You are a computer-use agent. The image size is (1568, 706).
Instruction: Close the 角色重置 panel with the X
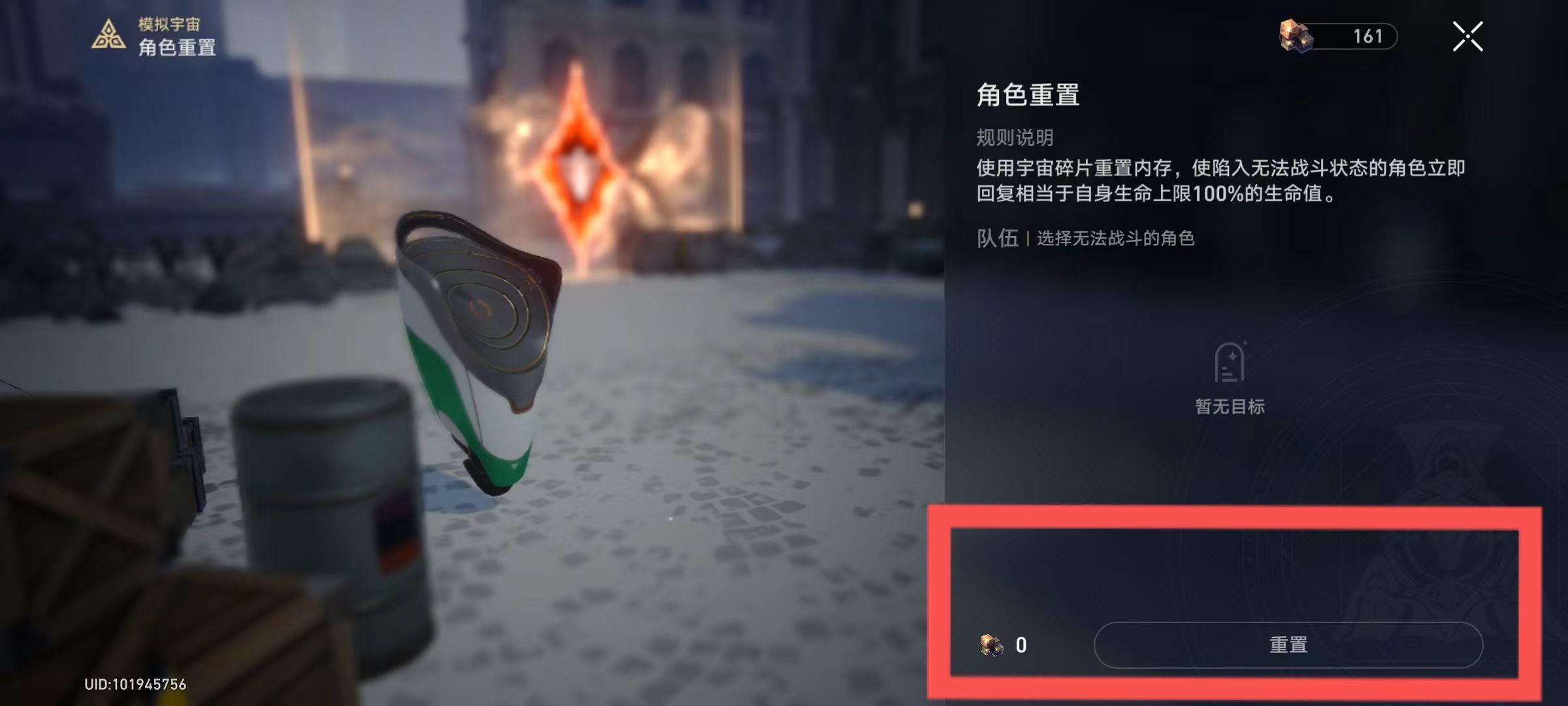click(x=1468, y=37)
